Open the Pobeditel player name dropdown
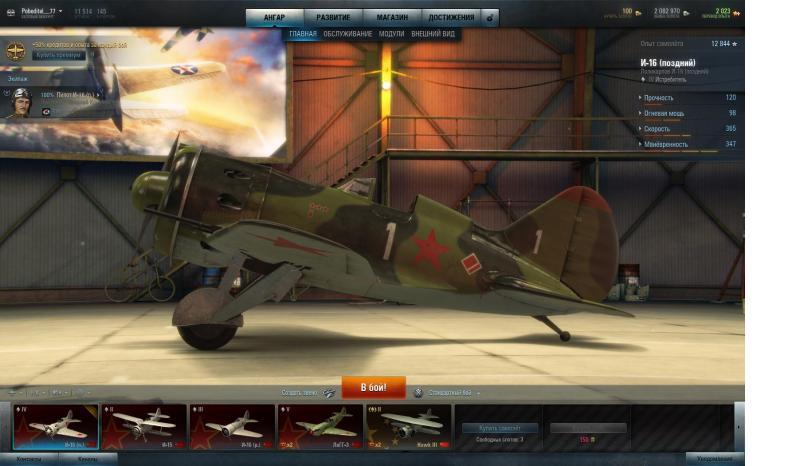Image resolution: width=800 pixels, height=466 pixels. [x=41, y=11]
